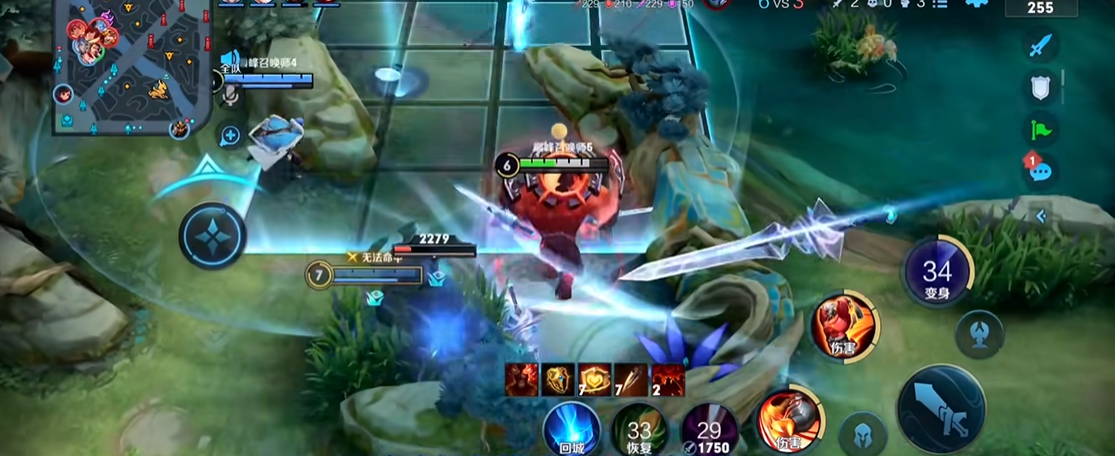This screenshot has height=456, width=1115.
Task: Tap the basic attack sword button
Action: (940, 409)
